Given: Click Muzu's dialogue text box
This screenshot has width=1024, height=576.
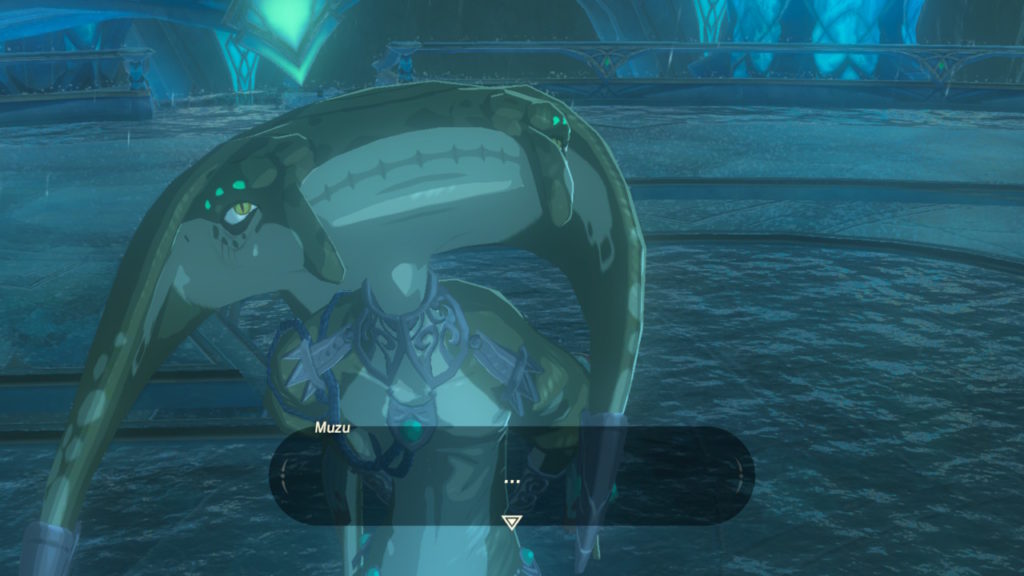Looking at the screenshot, I should coord(511,474).
